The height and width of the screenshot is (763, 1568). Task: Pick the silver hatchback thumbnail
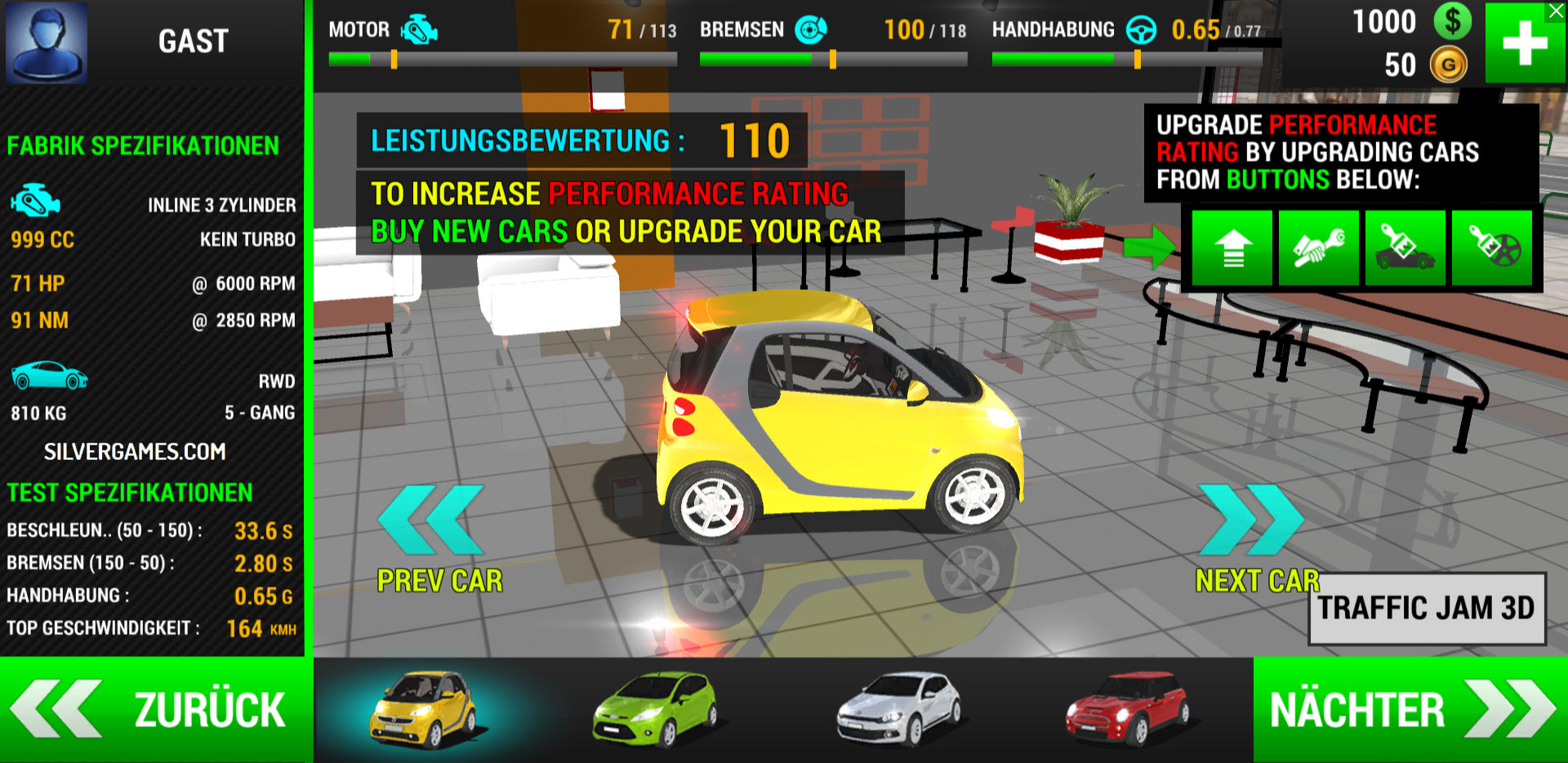(x=898, y=709)
